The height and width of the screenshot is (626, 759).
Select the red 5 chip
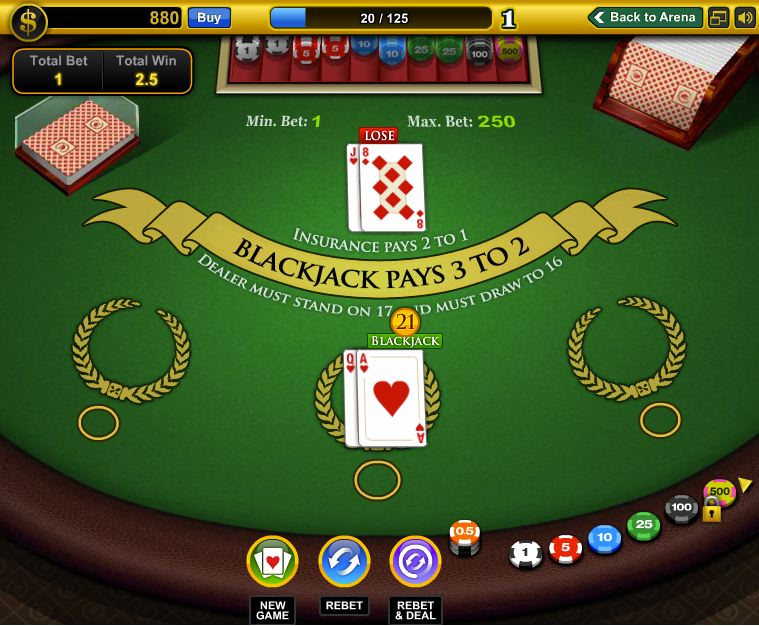(565, 547)
